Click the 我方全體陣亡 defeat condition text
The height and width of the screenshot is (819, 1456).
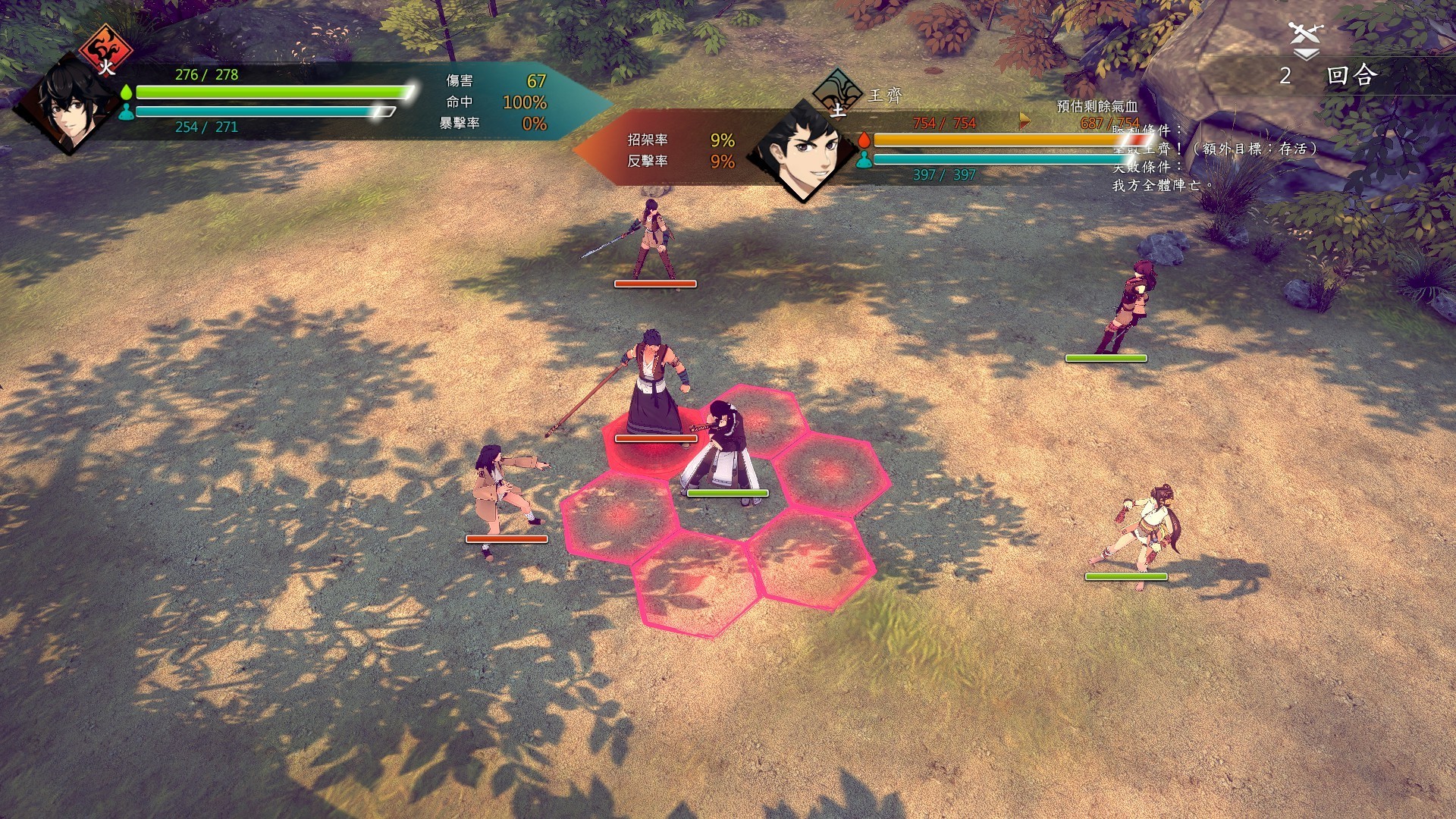coord(1163,184)
